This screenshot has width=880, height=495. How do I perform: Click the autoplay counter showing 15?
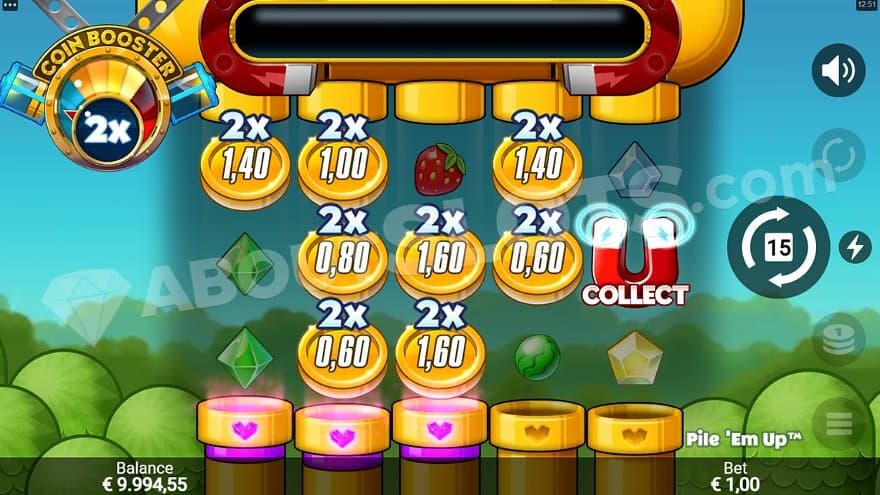(x=778, y=247)
